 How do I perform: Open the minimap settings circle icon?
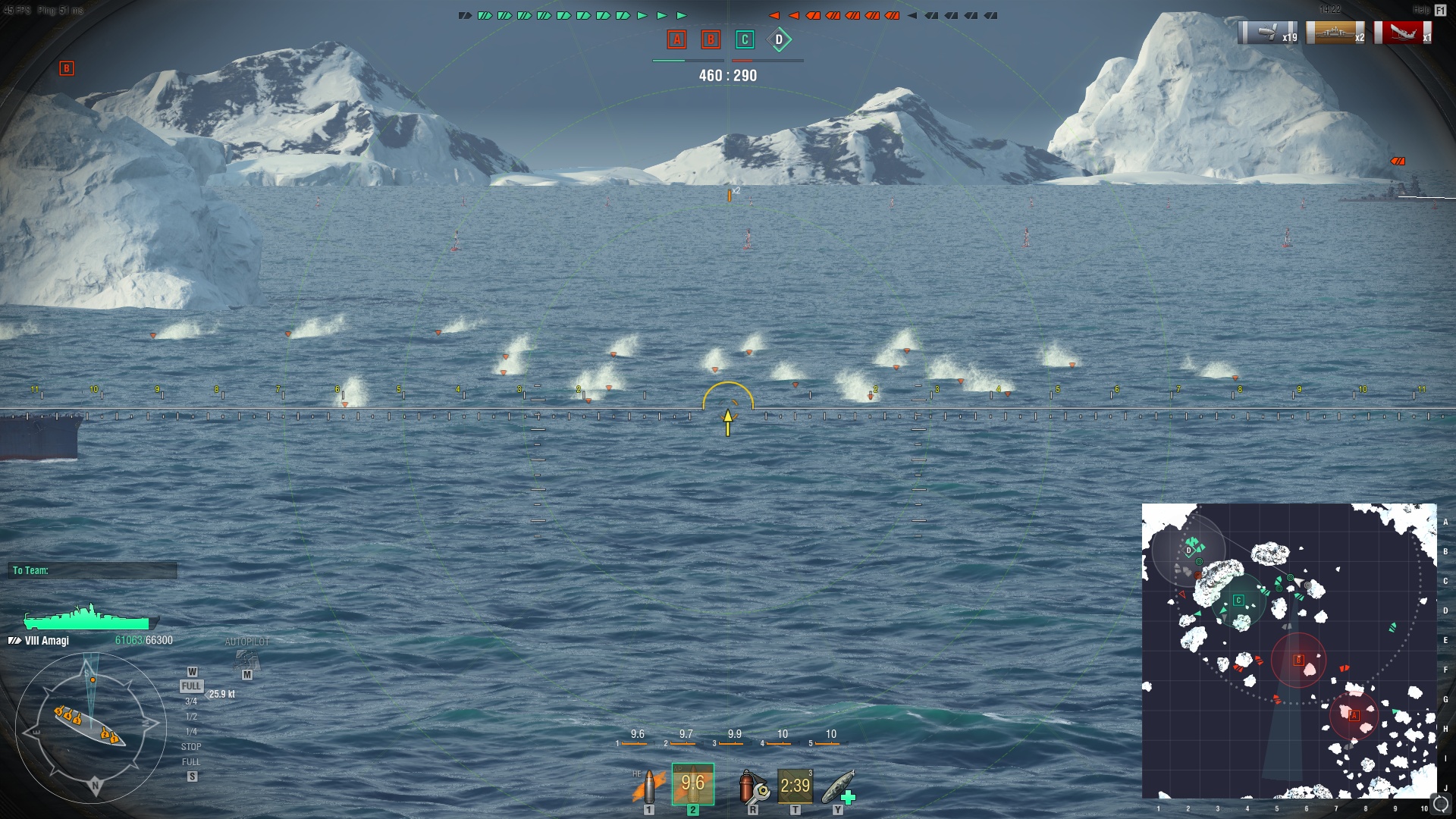pos(1440,805)
